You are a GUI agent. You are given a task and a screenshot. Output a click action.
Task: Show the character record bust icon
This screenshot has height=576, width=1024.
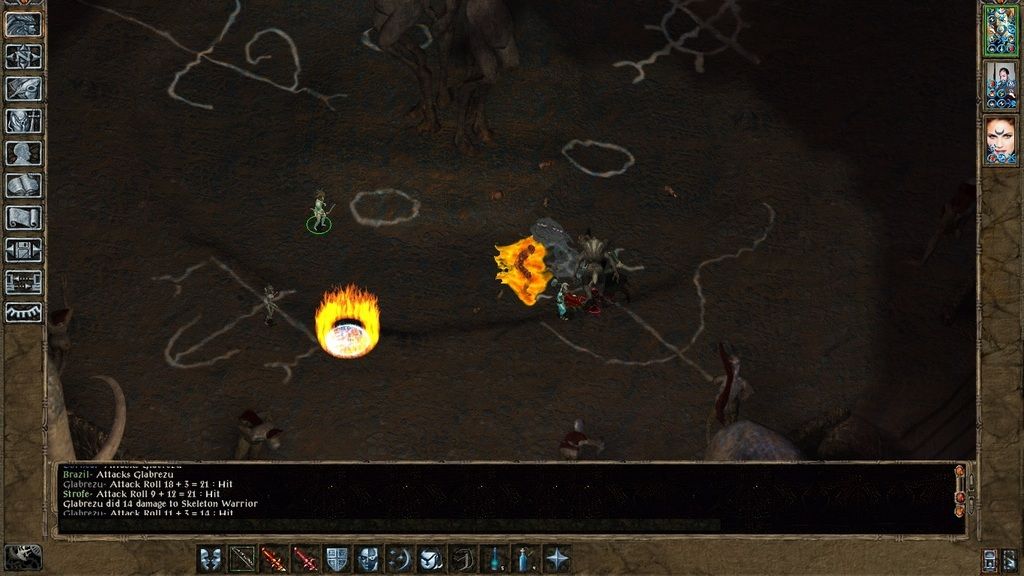23,153
